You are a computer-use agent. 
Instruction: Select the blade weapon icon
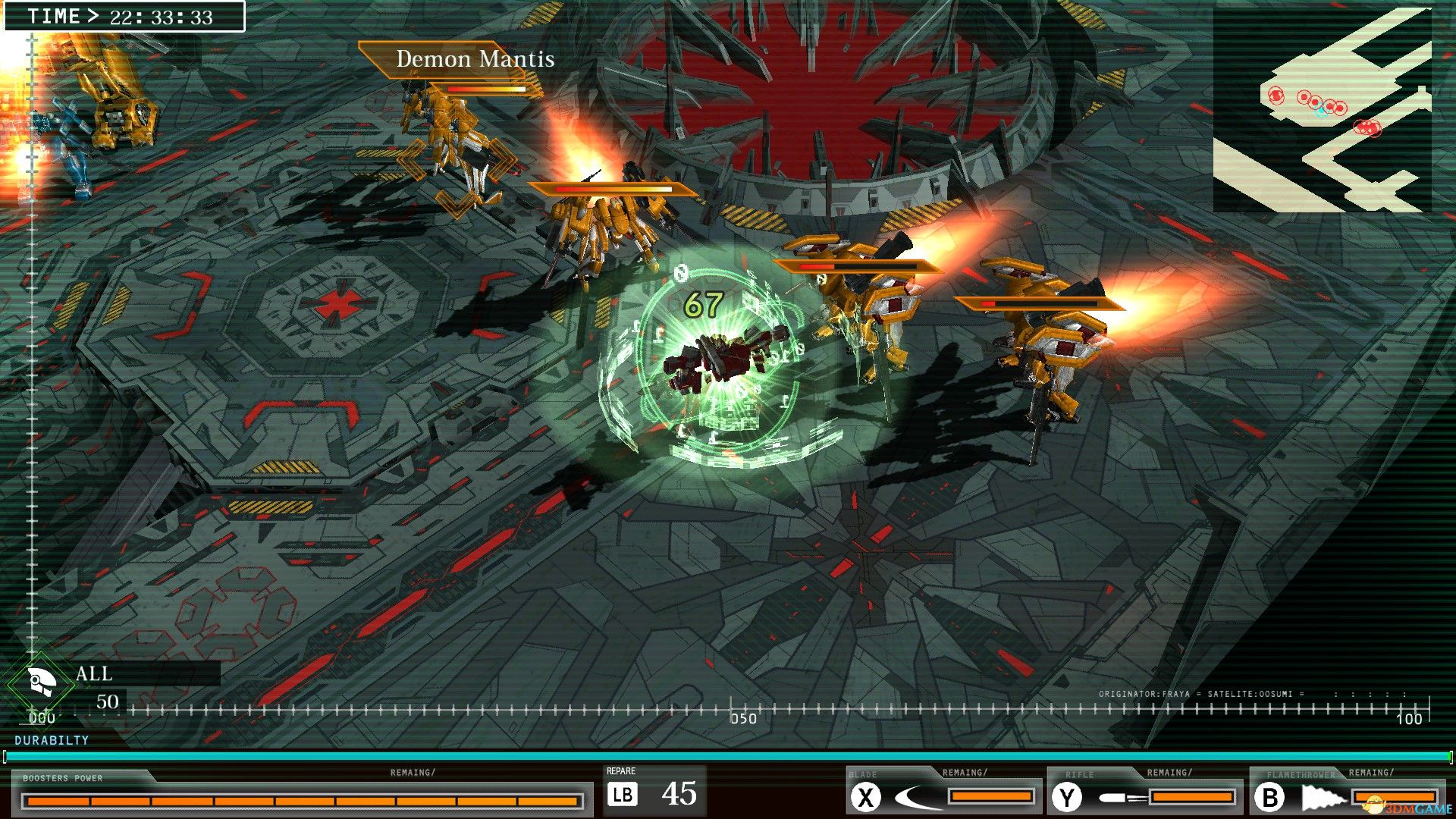pyautogui.click(x=918, y=797)
